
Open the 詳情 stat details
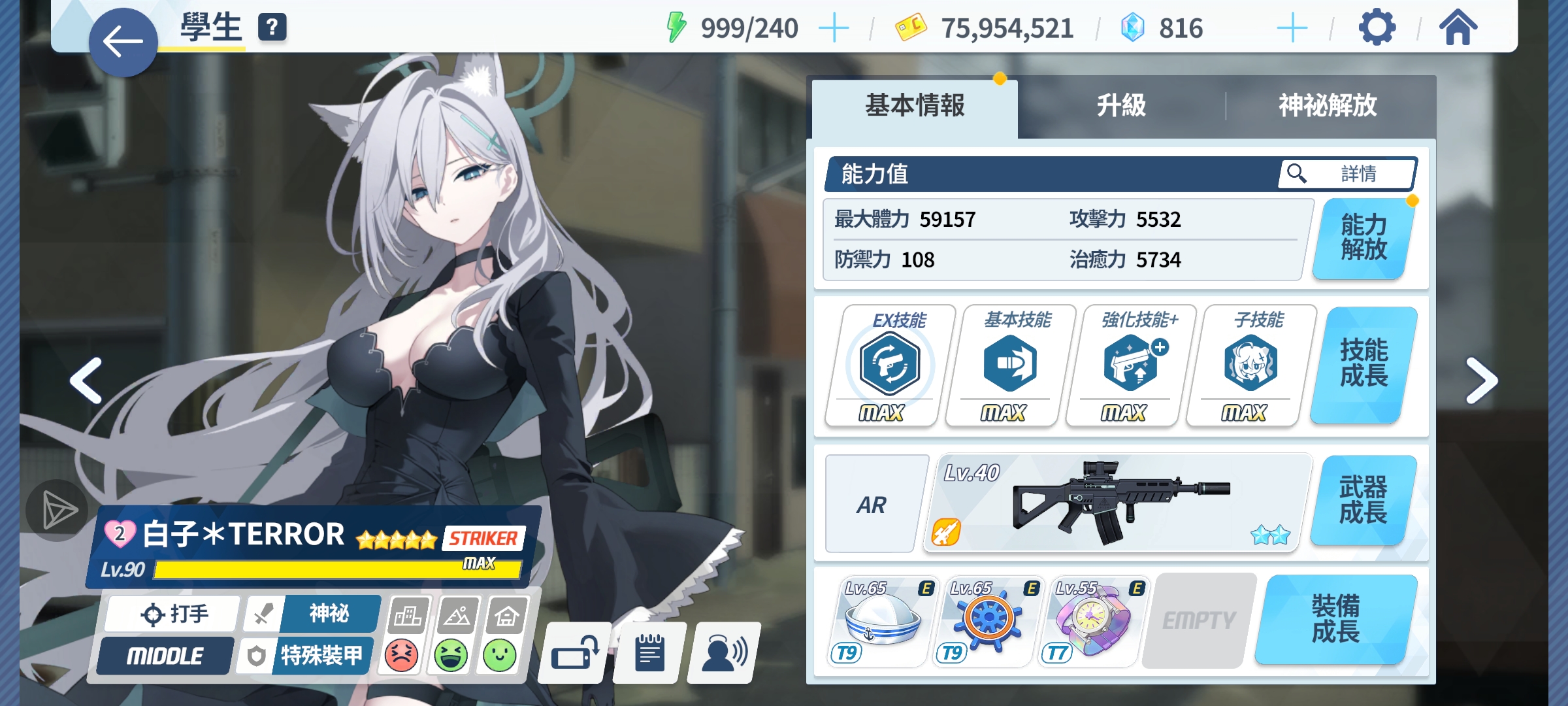(1348, 174)
